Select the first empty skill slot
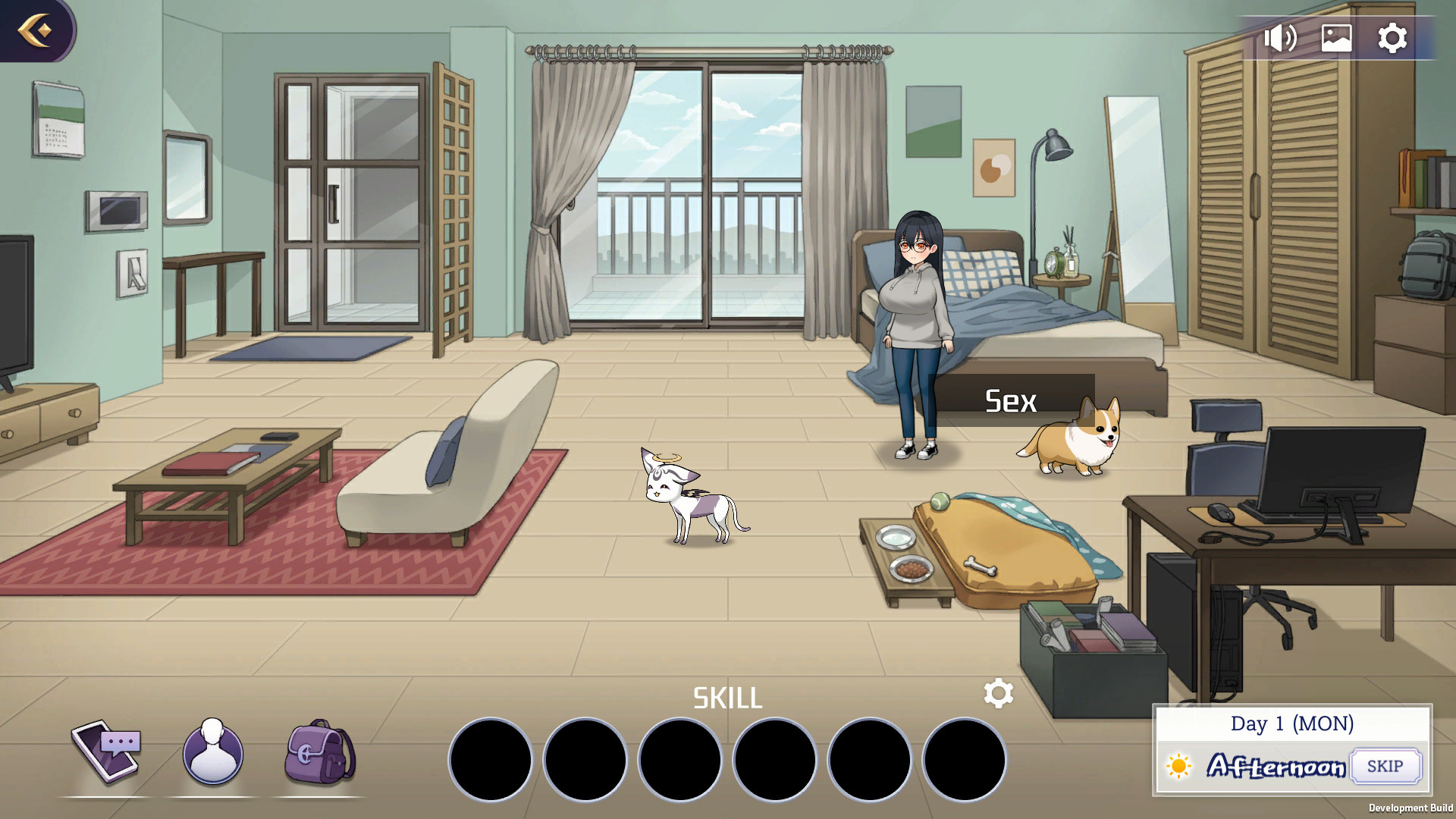The height and width of the screenshot is (819, 1456). 490,759
